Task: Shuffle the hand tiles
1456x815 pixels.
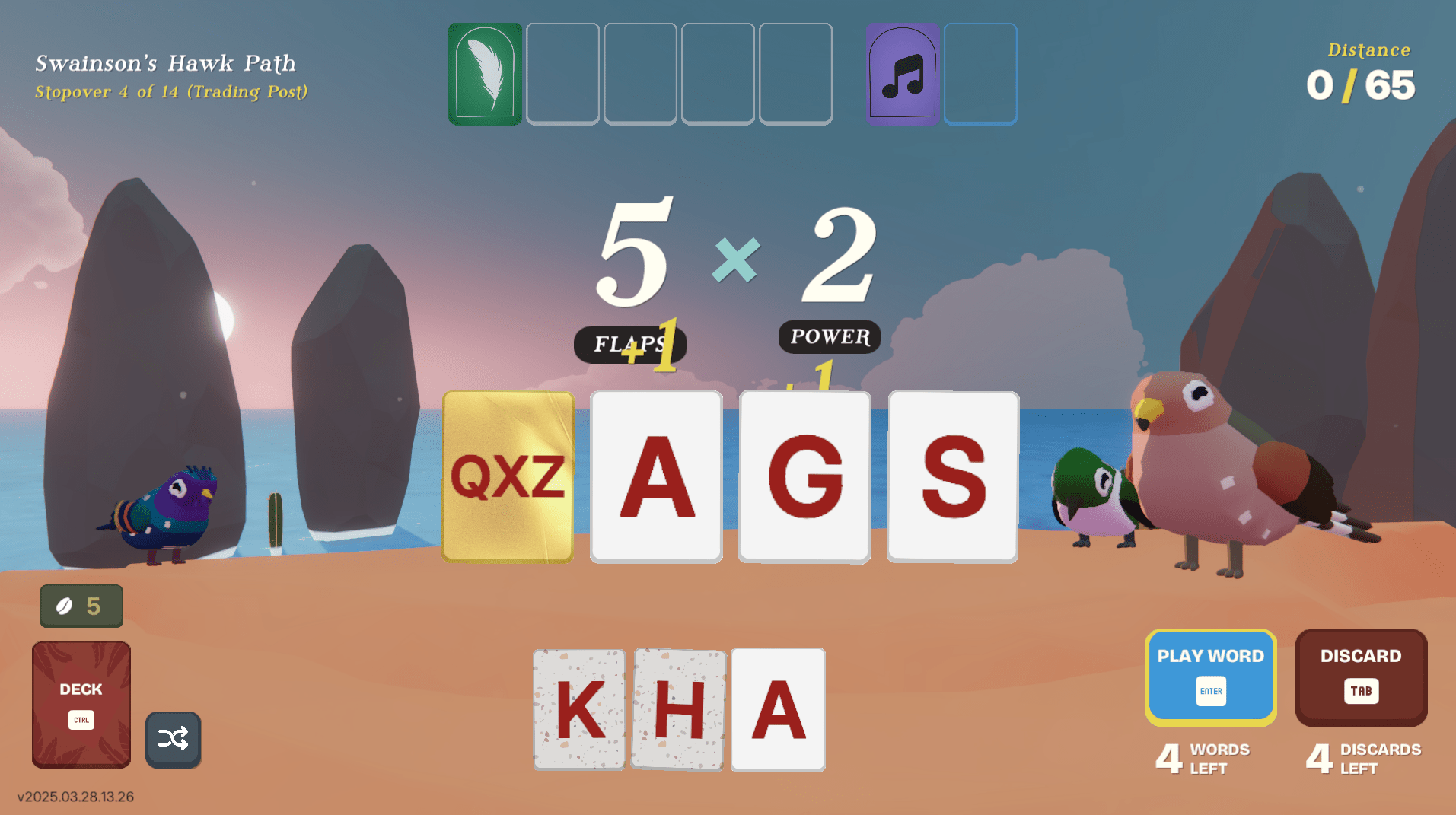Action: click(x=173, y=739)
